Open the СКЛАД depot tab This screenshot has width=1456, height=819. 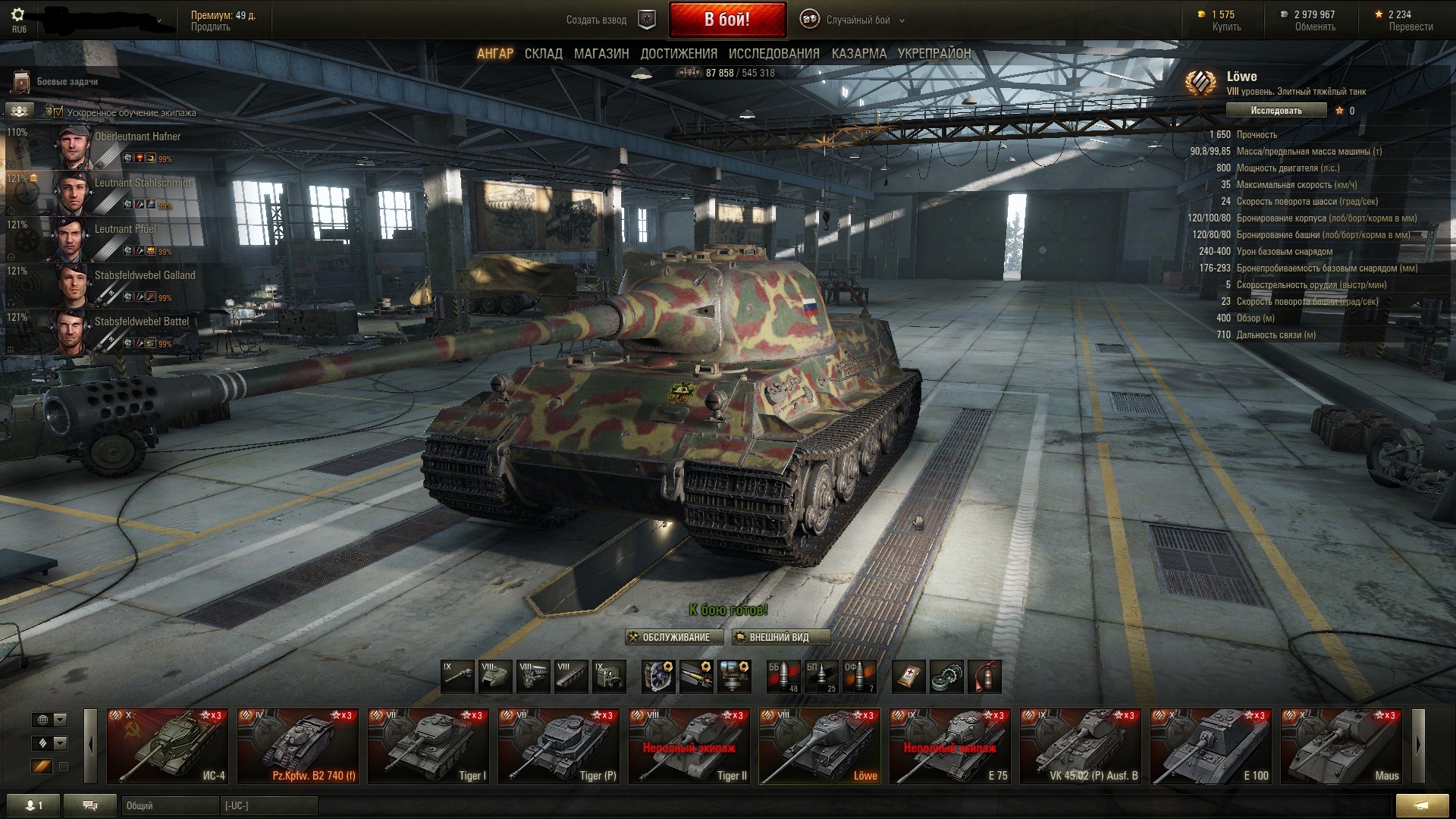point(543,54)
